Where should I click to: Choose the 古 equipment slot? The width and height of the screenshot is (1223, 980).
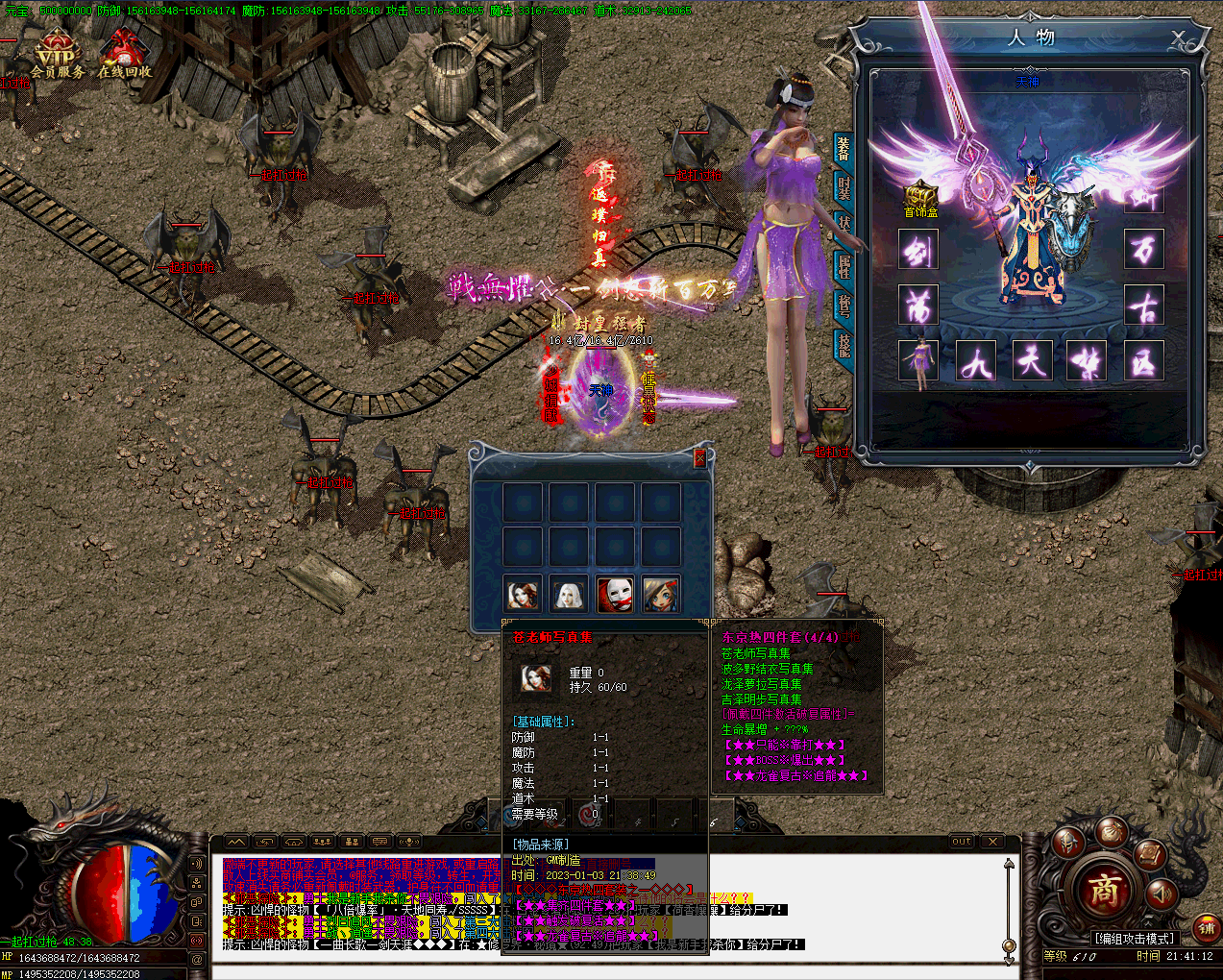click(x=1143, y=306)
